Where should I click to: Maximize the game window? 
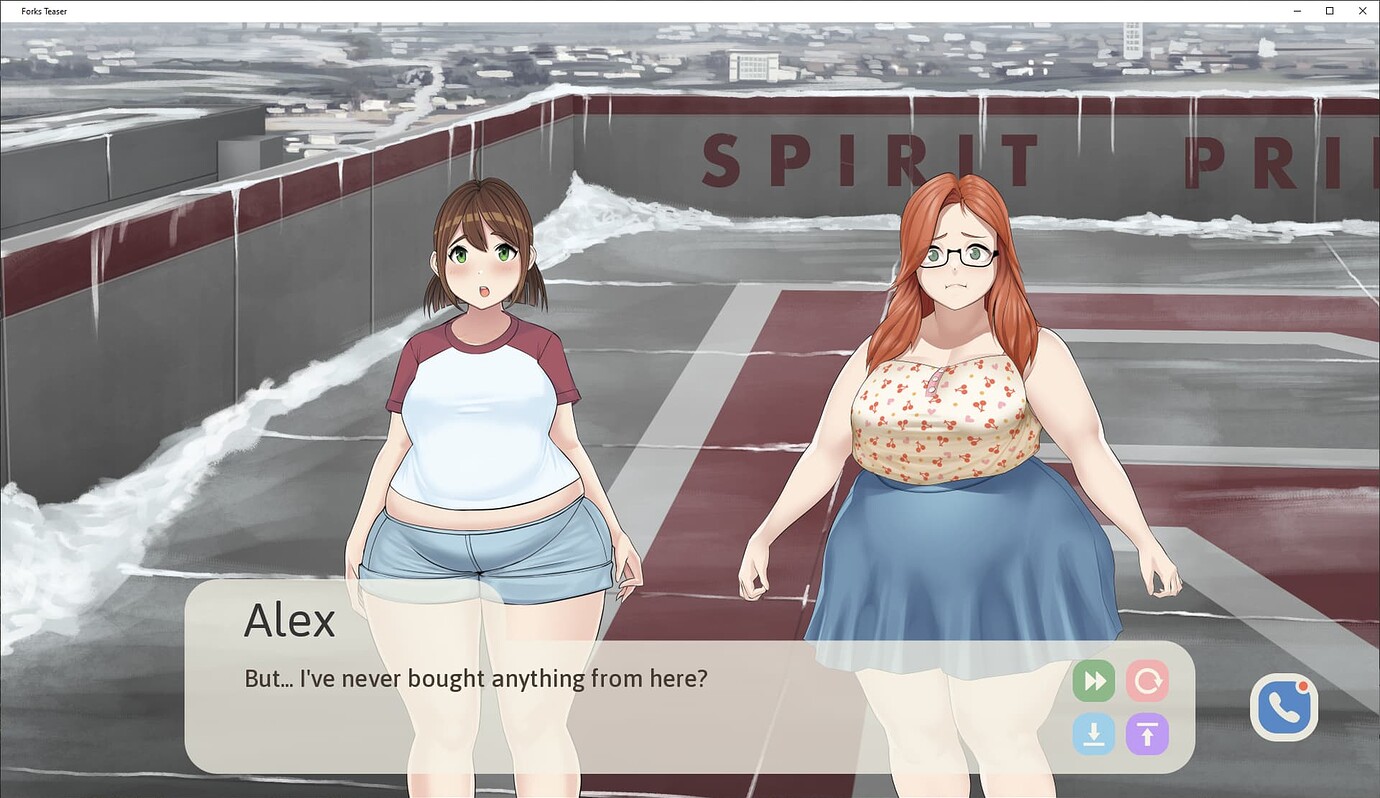1328,11
